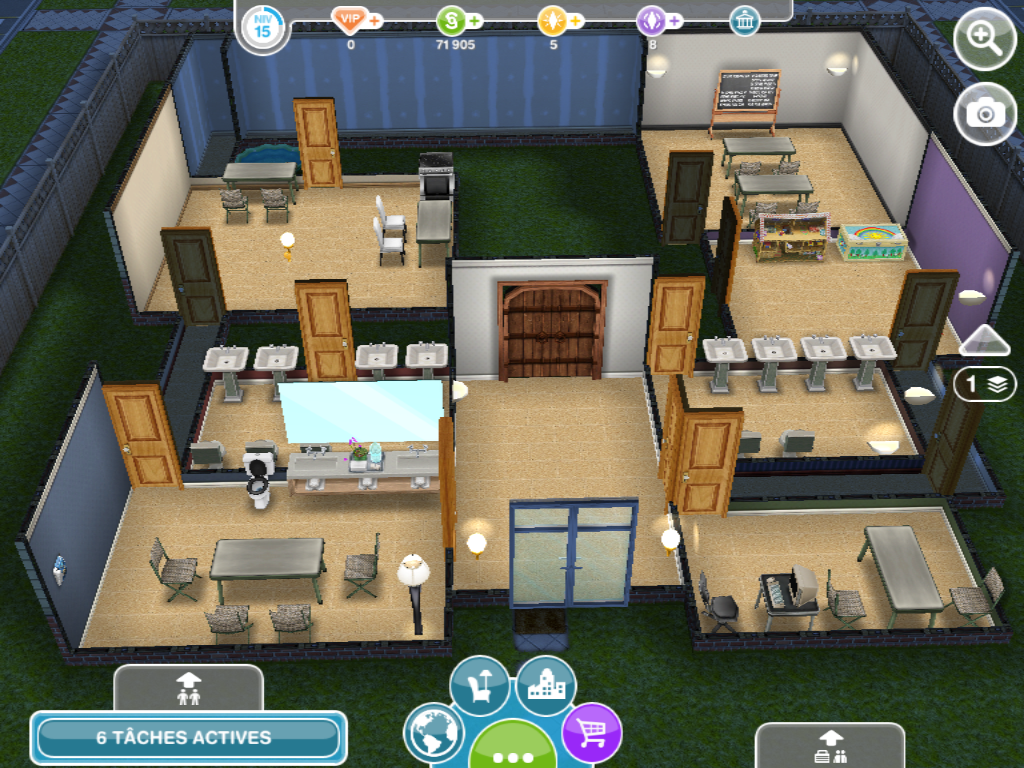Image resolution: width=1024 pixels, height=768 pixels.
Task: Add Lifestyle Points with the yellow plus
Action: (576, 20)
